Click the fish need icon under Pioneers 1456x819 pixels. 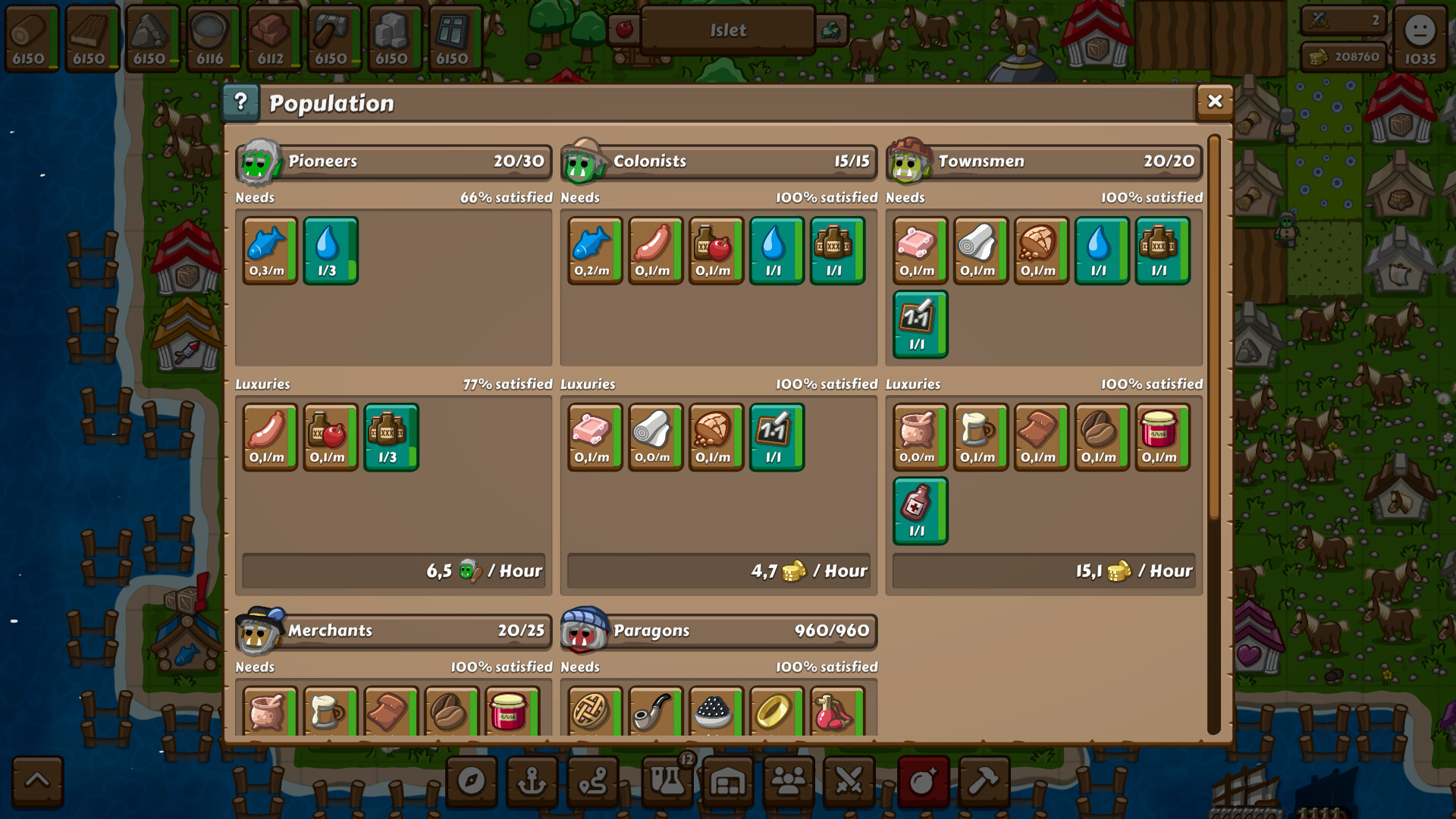(x=268, y=250)
